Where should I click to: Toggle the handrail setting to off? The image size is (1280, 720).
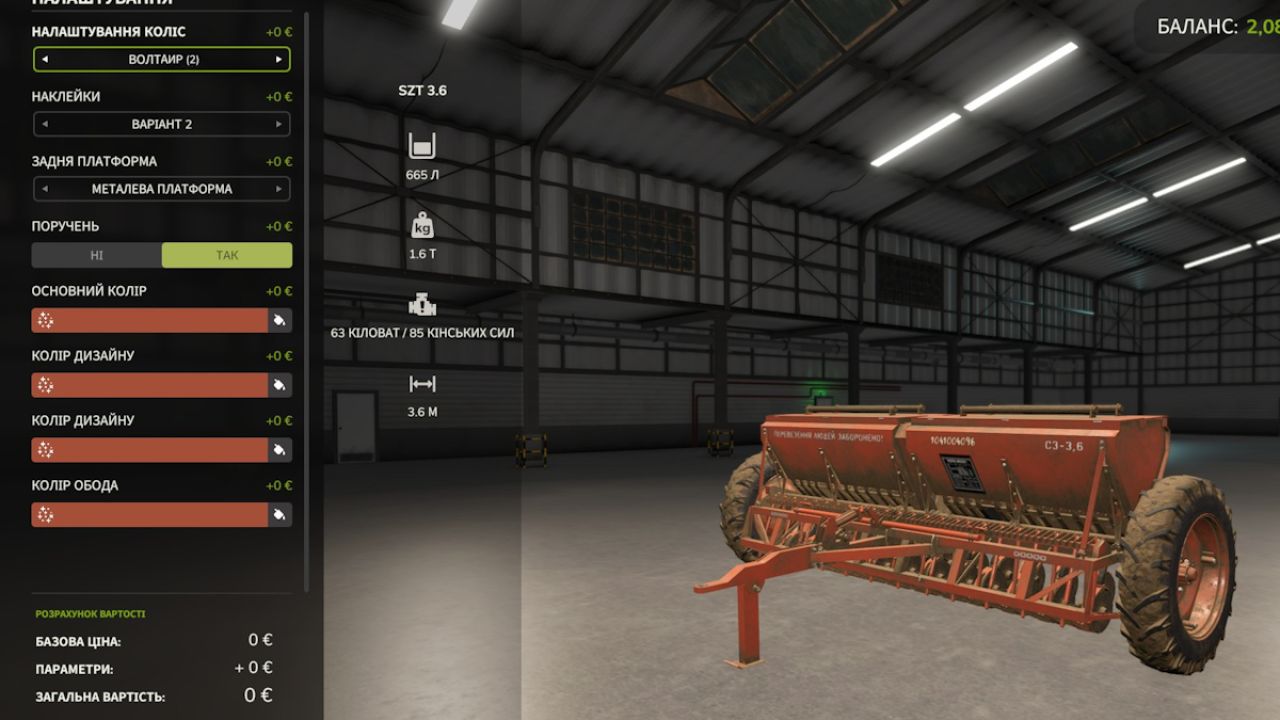96,255
